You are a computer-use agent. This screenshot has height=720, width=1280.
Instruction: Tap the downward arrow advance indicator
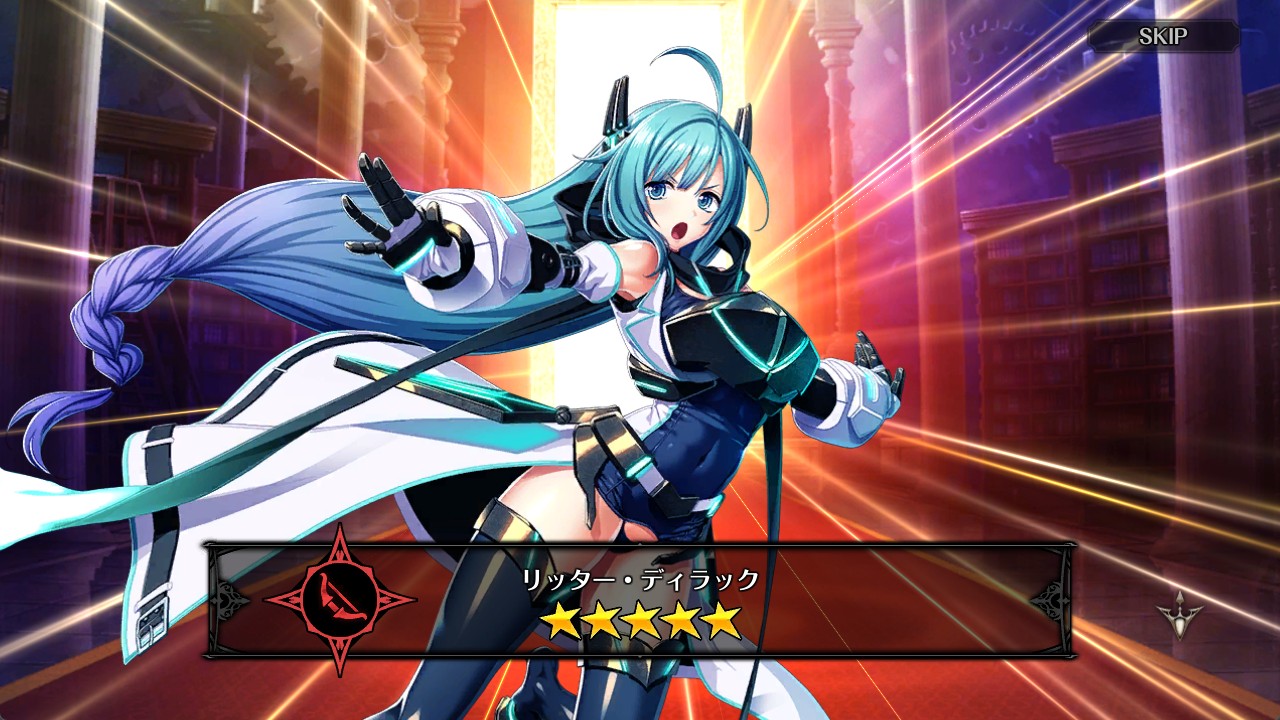point(1178,610)
